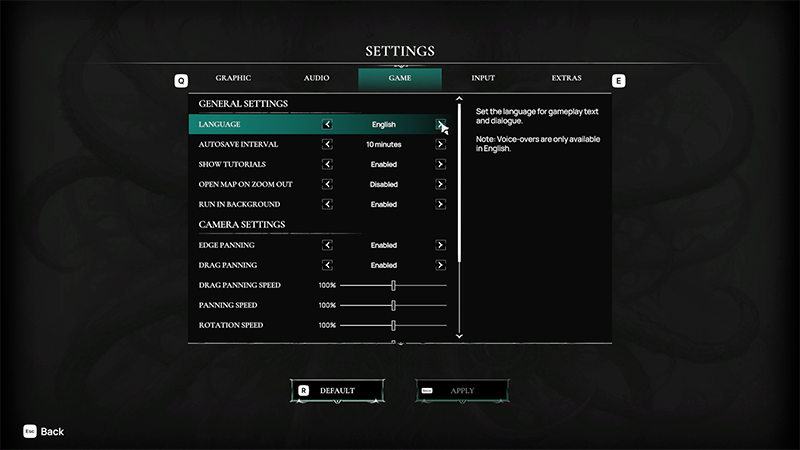Apply the settings changes
The height and width of the screenshot is (450, 800).
[461, 390]
